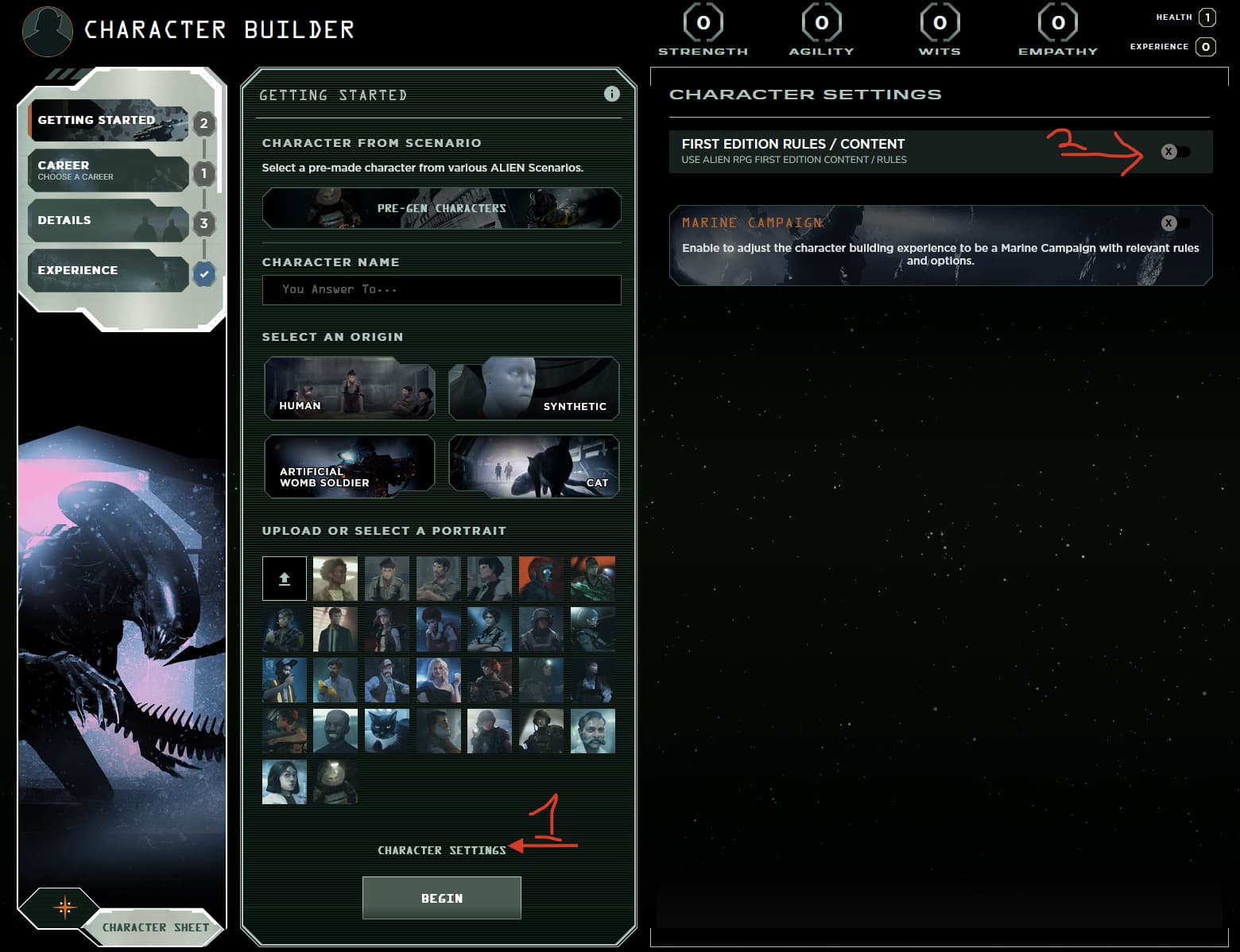Select the mustached man portrait
Image resolution: width=1240 pixels, height=952 pixels.
pos(592,730)
